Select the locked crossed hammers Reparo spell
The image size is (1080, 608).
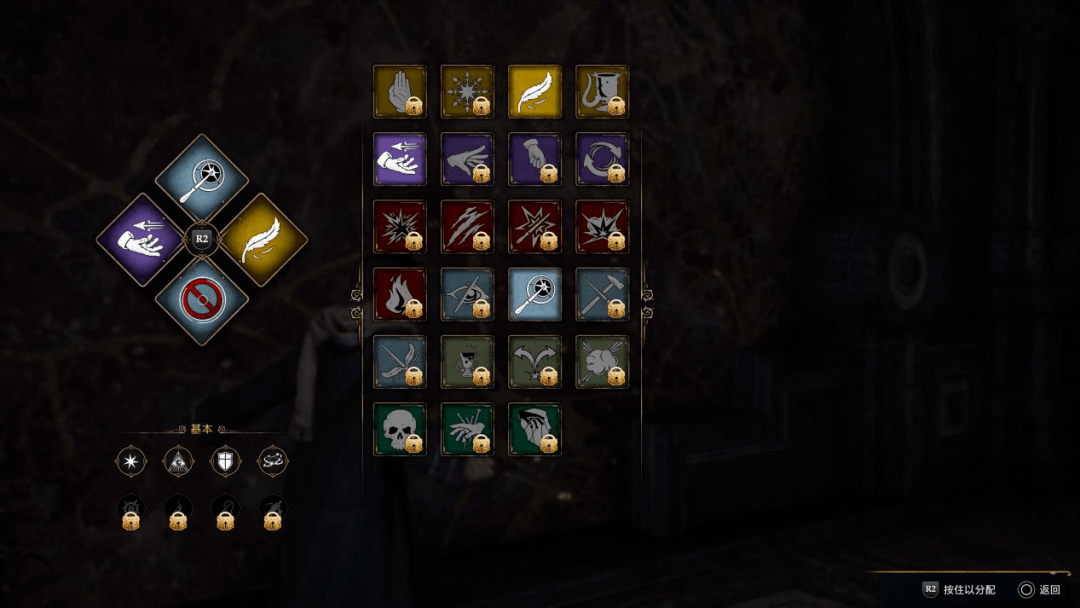click(602, 294)
